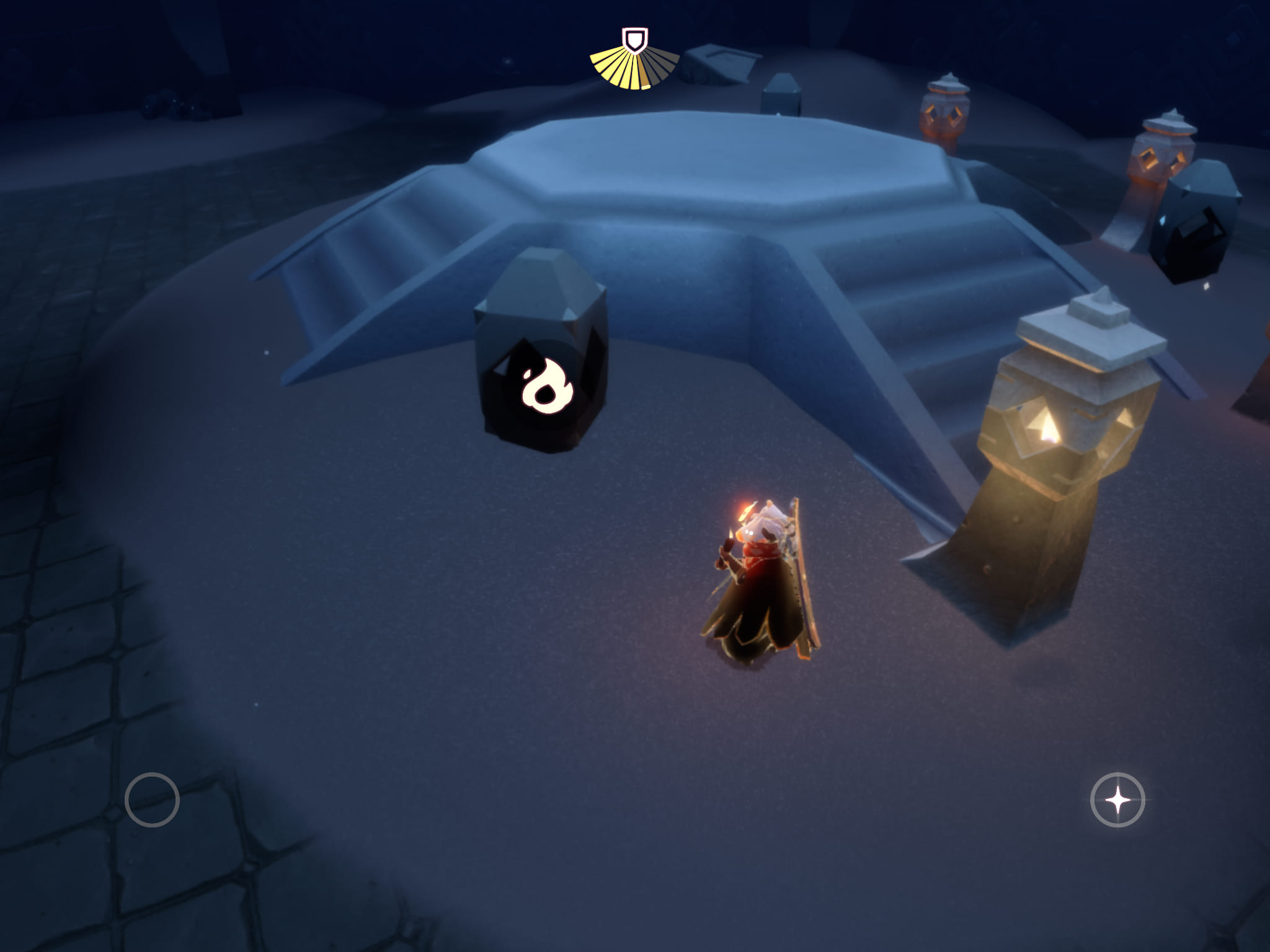Click the shield icon above the cape energy fan

pyautogui.click(x=634, y=41)
